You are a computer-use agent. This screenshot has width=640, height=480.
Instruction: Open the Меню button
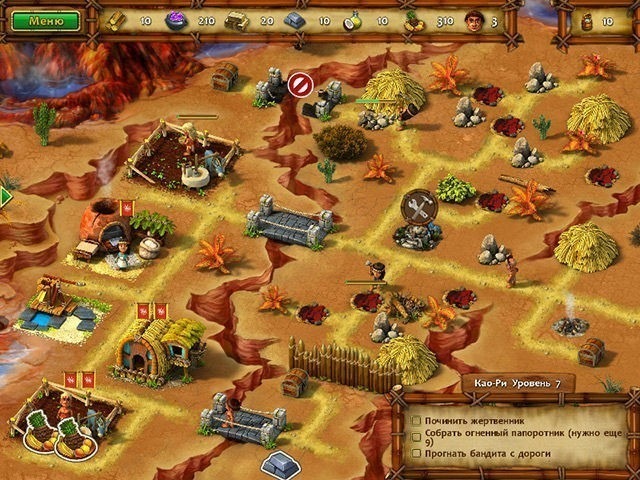click(x=47, y=20)
